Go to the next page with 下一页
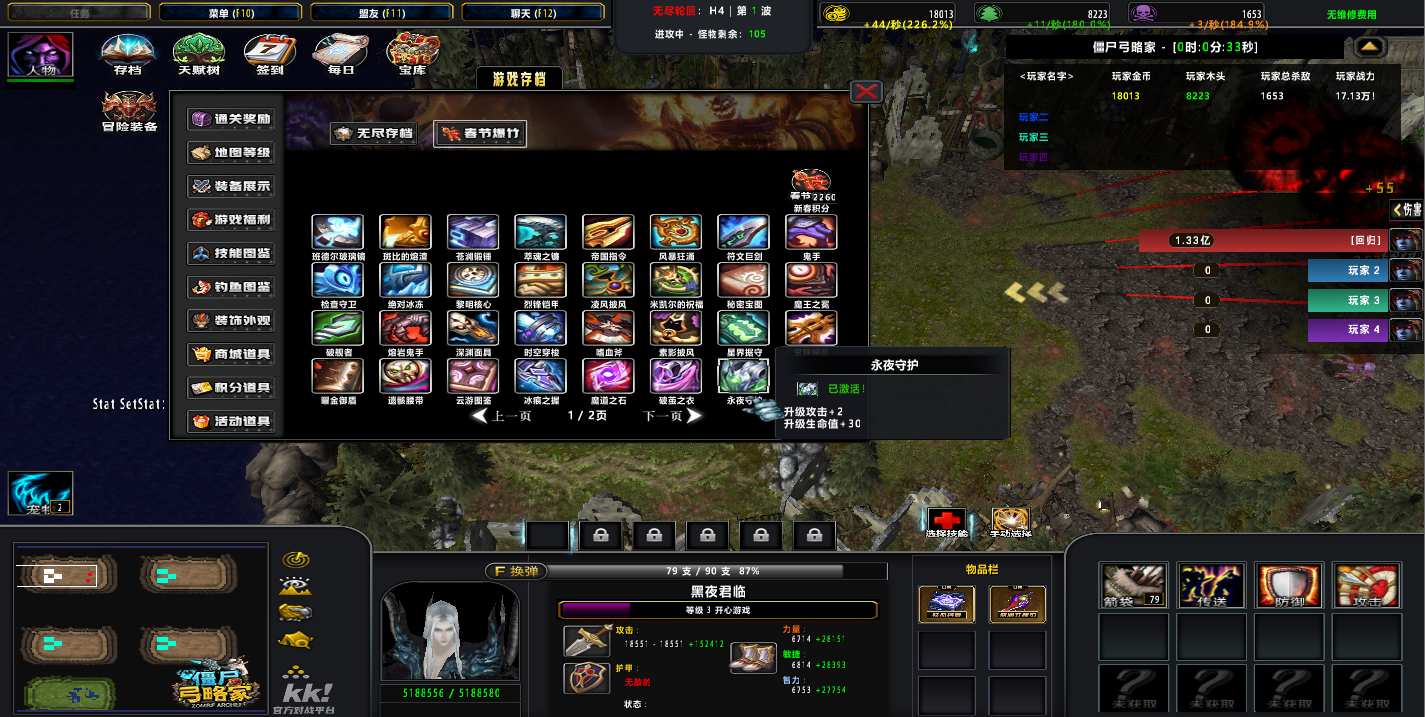Screen dimensions: 1425x717 (x=671, y=416)
